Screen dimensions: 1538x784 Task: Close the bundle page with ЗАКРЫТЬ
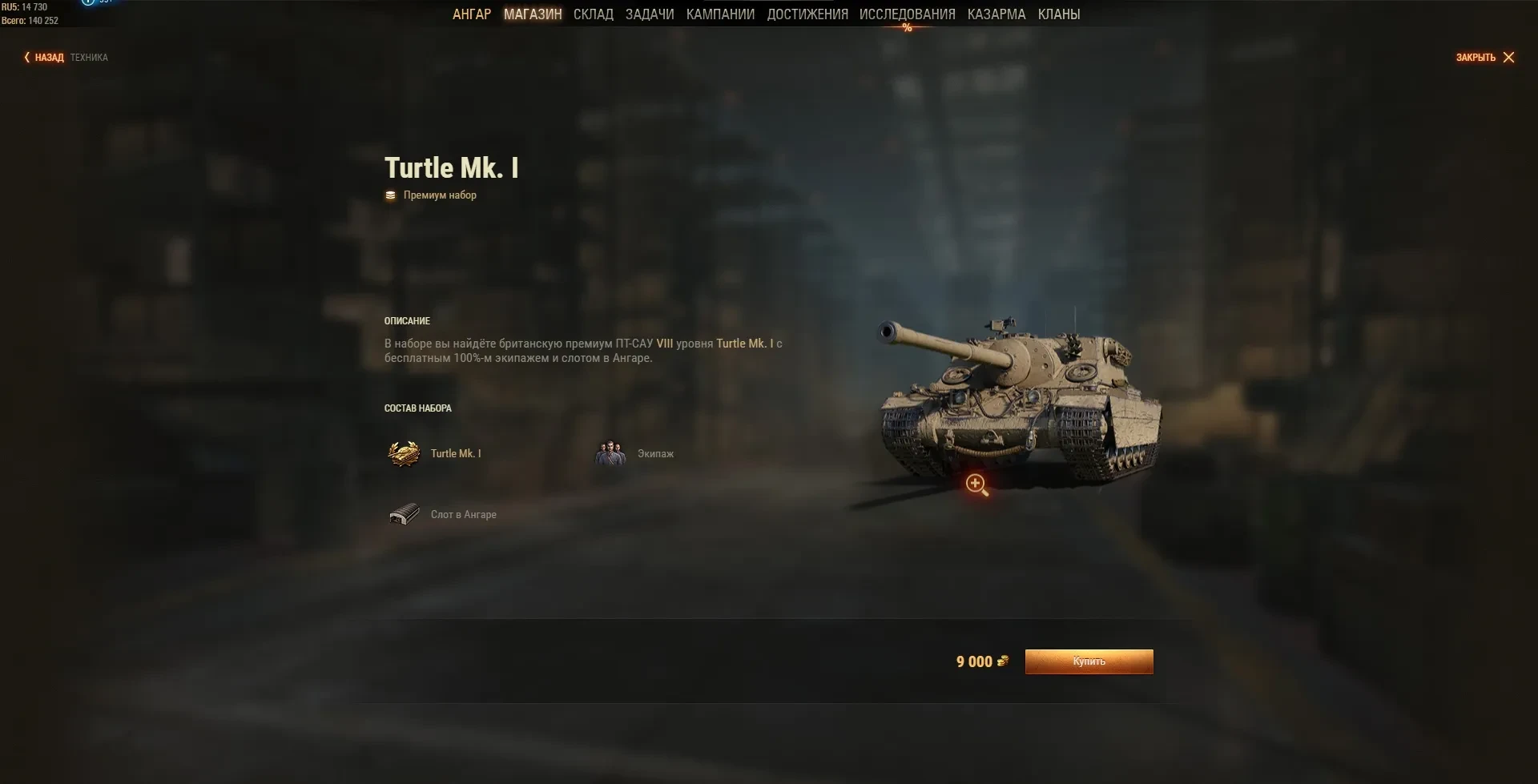click(x=1484, y=58)
